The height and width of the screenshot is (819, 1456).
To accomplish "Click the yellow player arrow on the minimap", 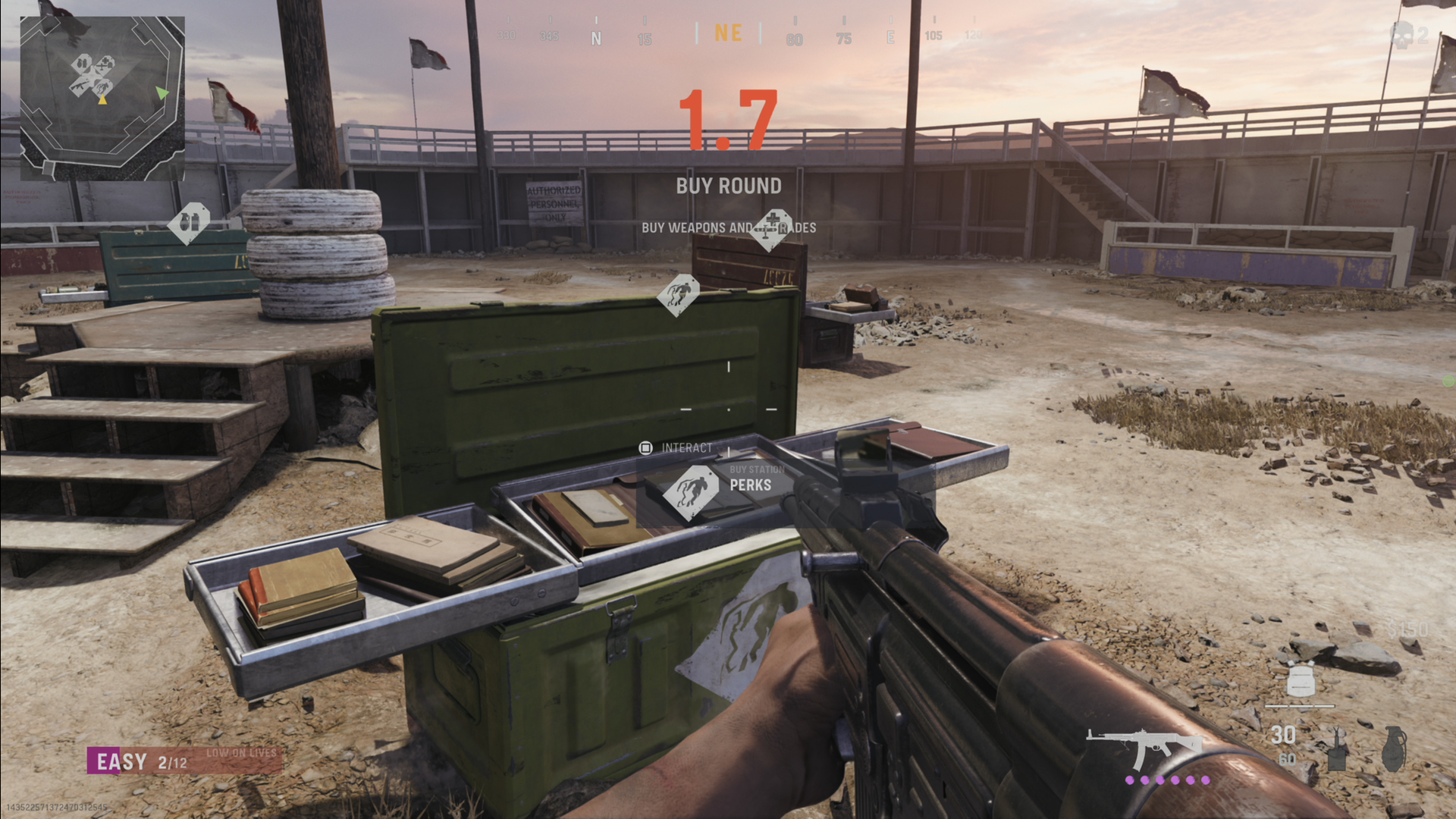I will 102,100.
